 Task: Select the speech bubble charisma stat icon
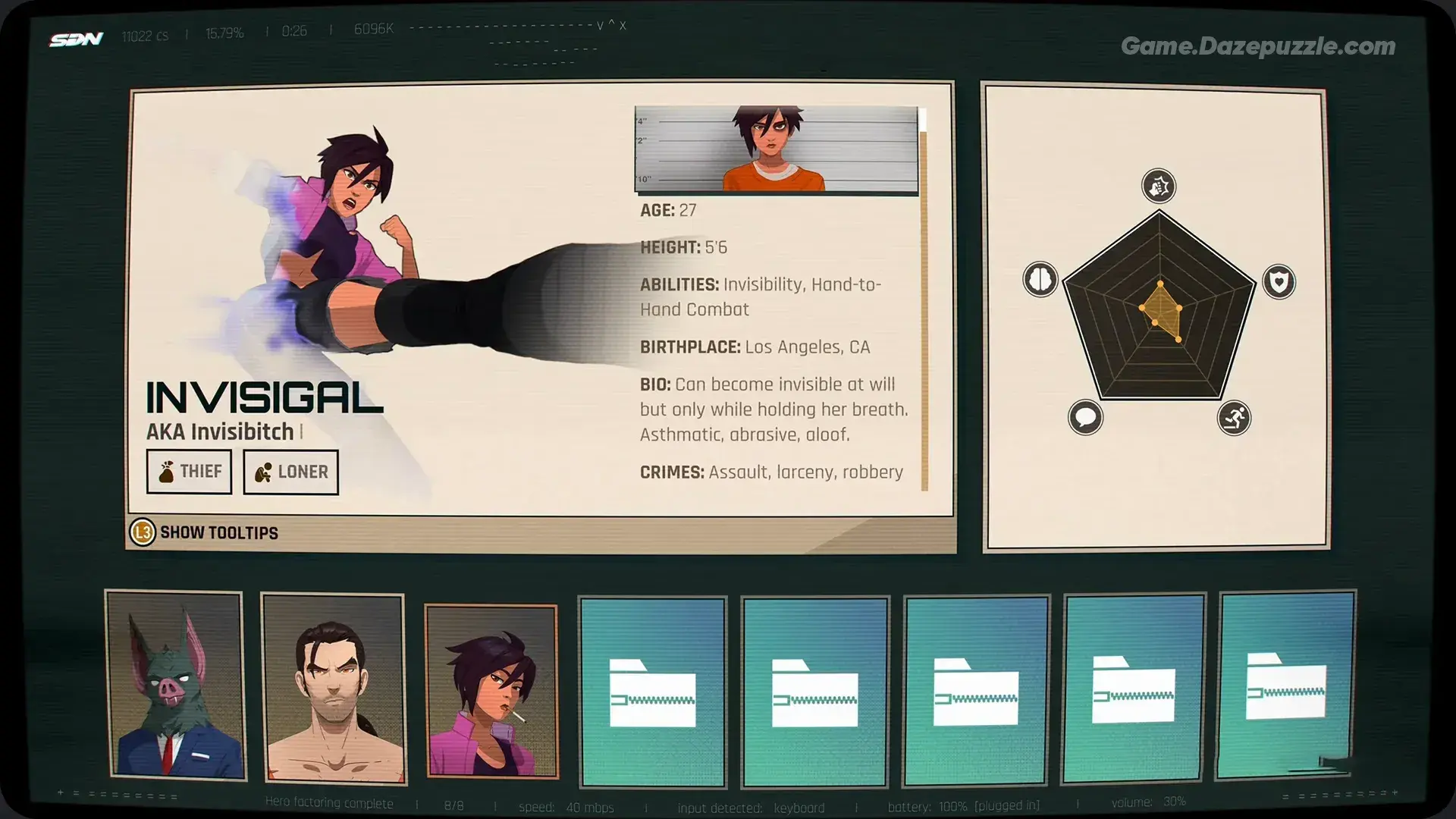point(1086,416)
